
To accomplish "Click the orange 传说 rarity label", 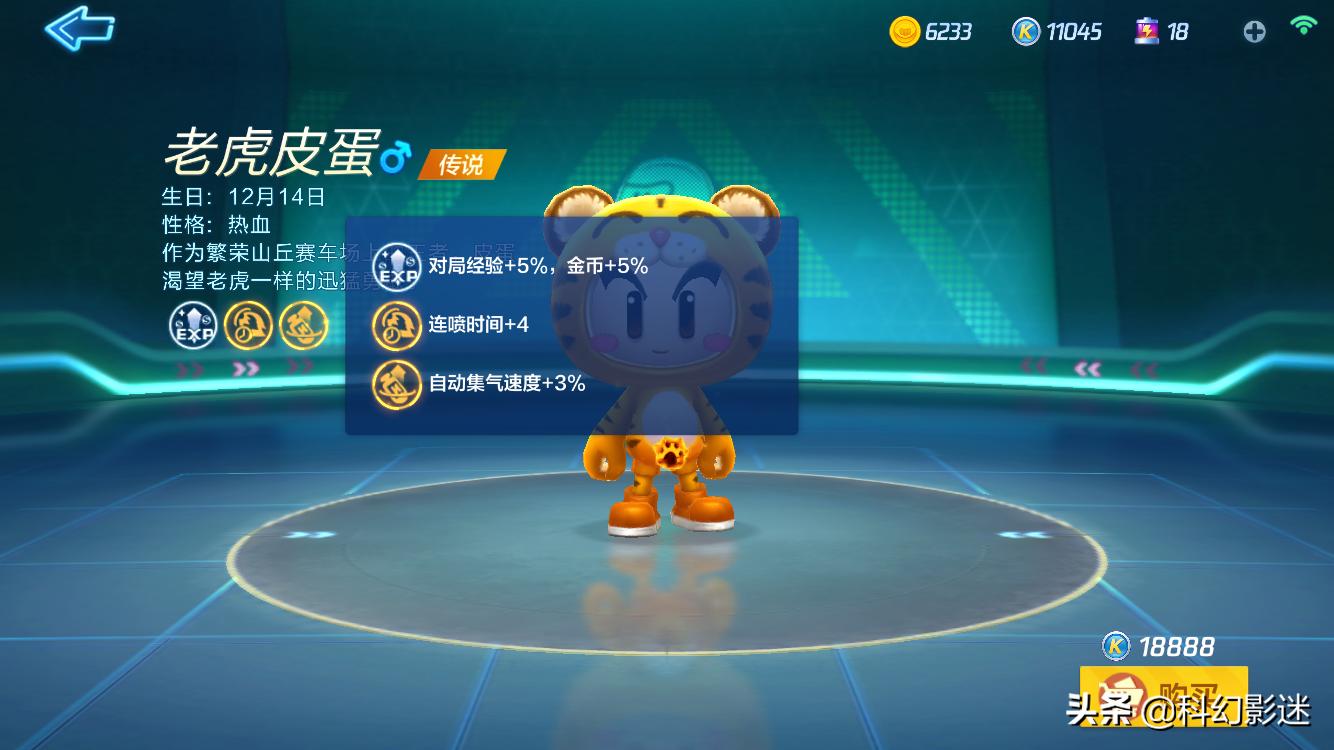I will coord(464,165).
